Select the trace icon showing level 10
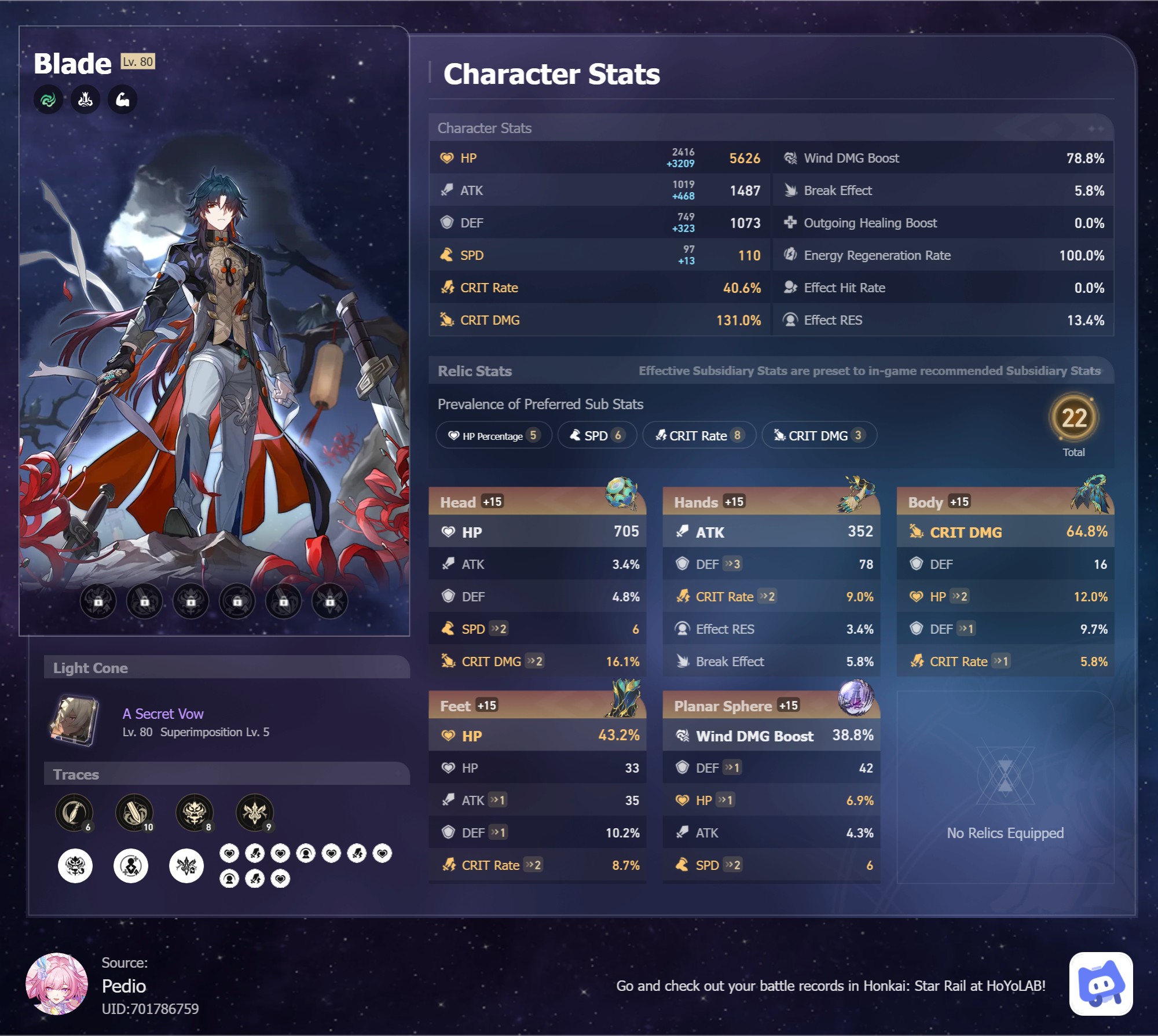 [x=134, y=812]
